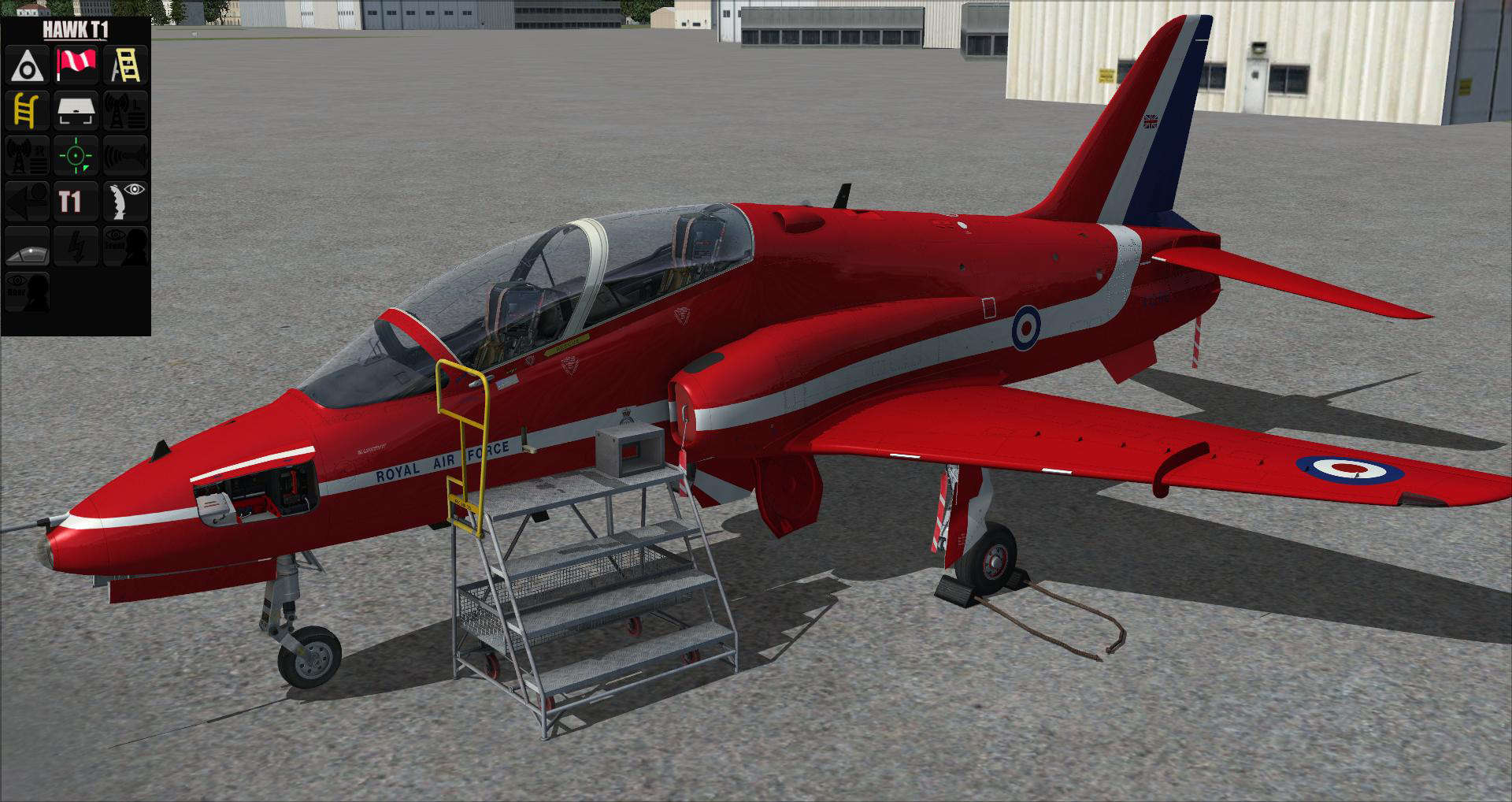Toggle the pilot figure with eye icon
Screen dimensions: 1512x802
point(126,200)
